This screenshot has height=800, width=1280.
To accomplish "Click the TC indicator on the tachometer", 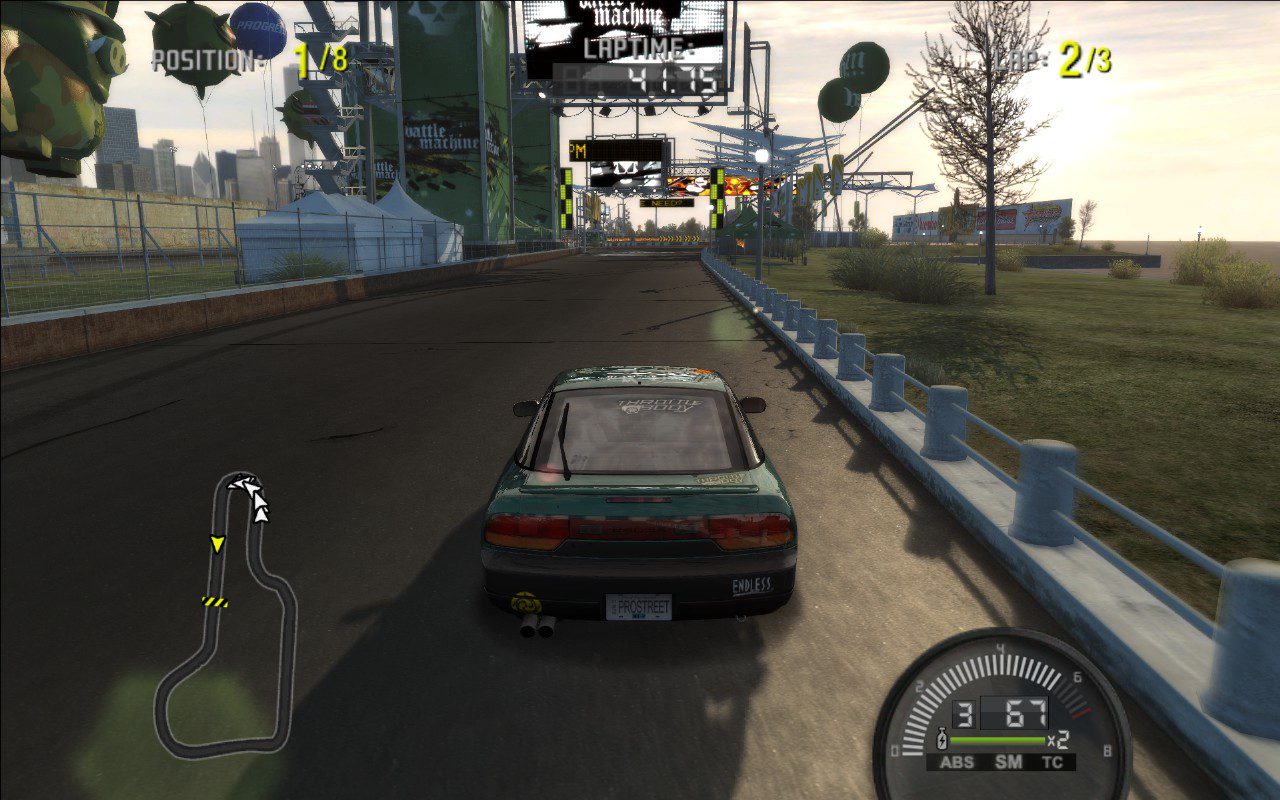I will pyautogui.click(x=1053, y=760).
